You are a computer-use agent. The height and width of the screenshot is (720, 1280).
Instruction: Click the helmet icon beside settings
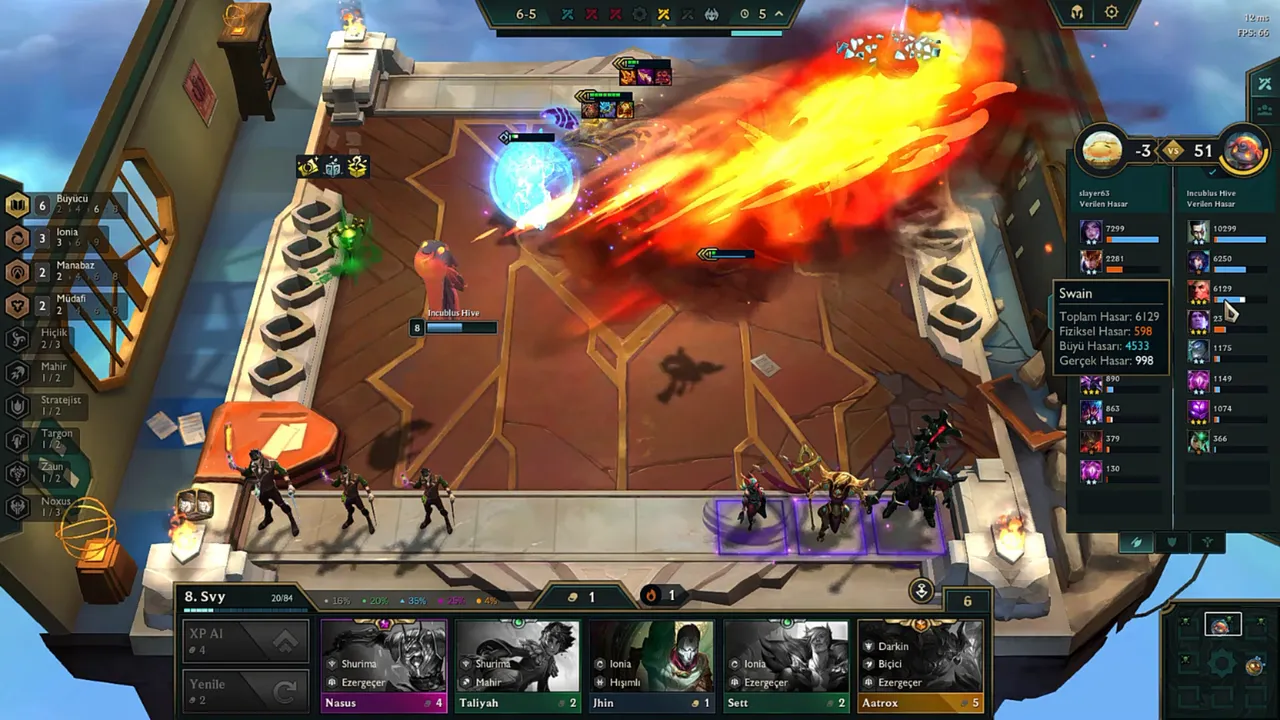tap(1077, 13)
